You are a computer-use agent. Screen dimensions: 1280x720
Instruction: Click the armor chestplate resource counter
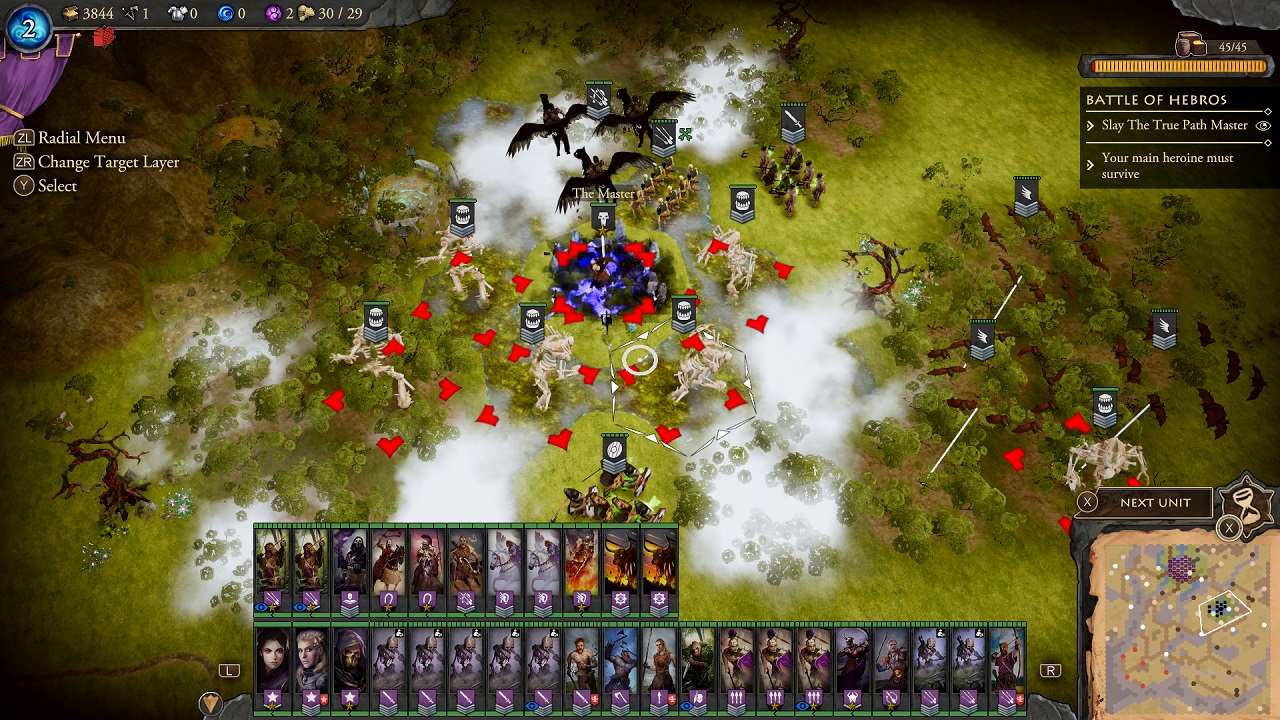pyautogui.click(x=175, y=14)
